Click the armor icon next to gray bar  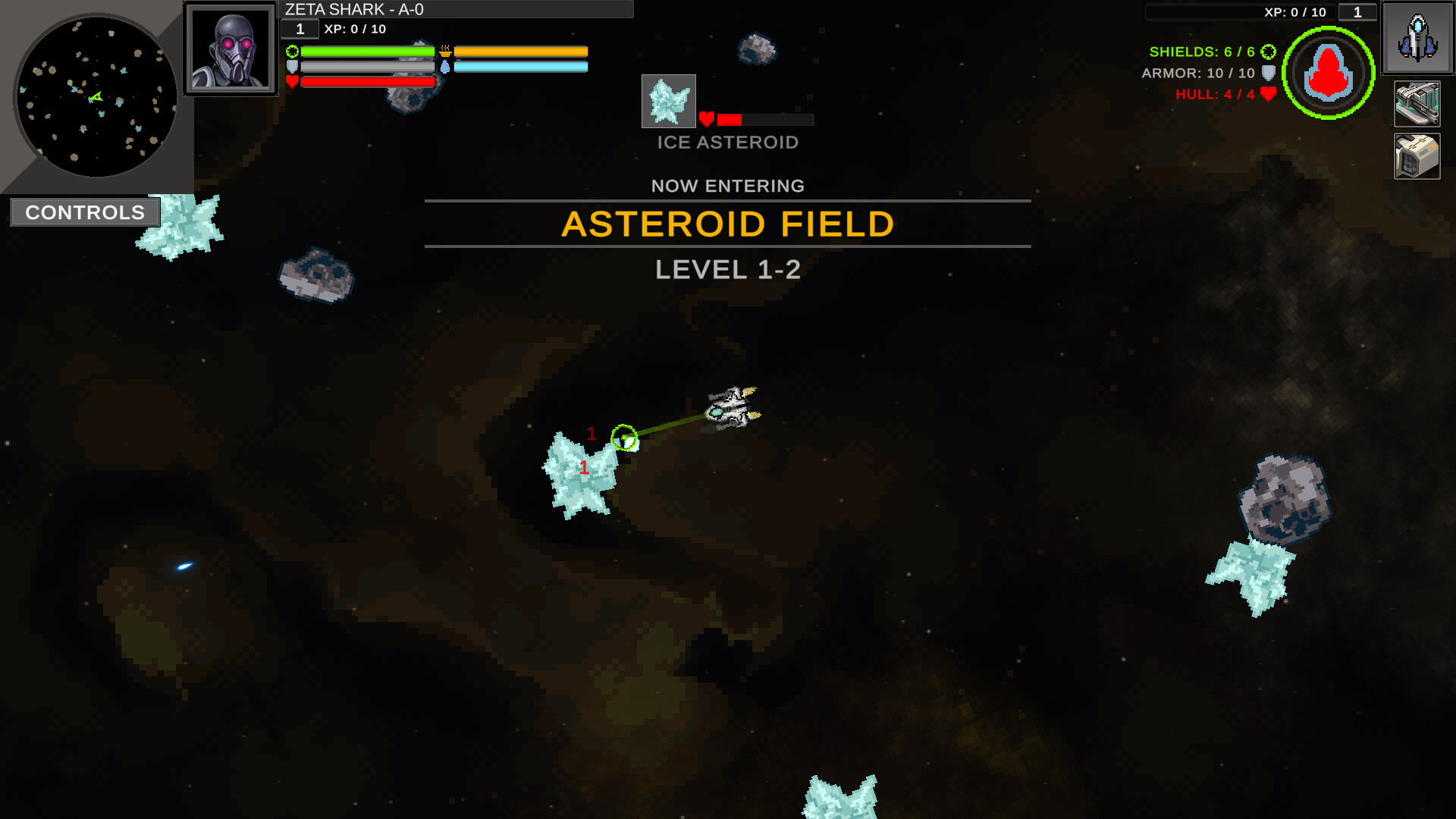tap(292, 65)
